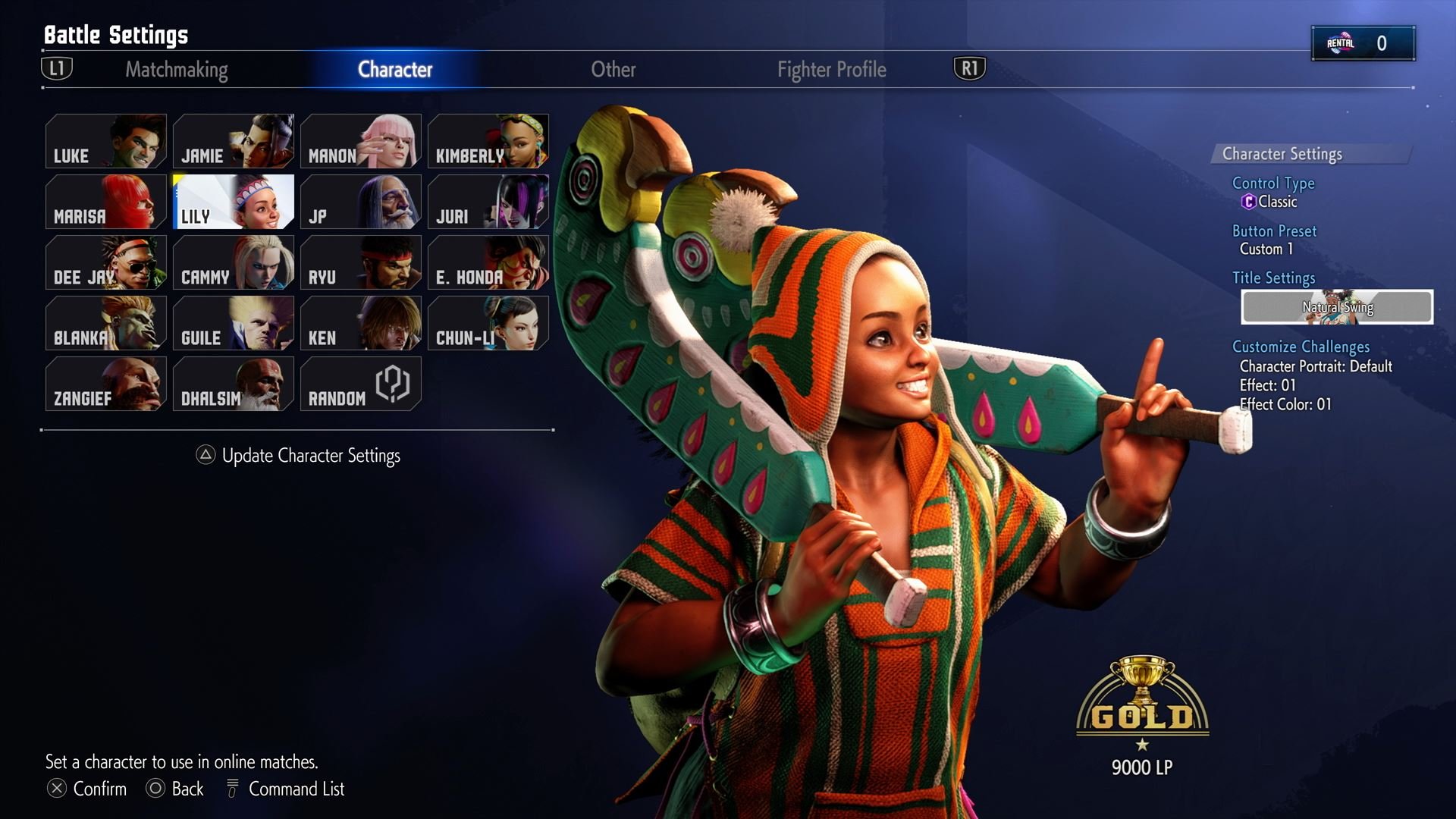This screenshot has height=819, width=1456.
Task: Select E. Honda from the grid
Action: [488, 262]
